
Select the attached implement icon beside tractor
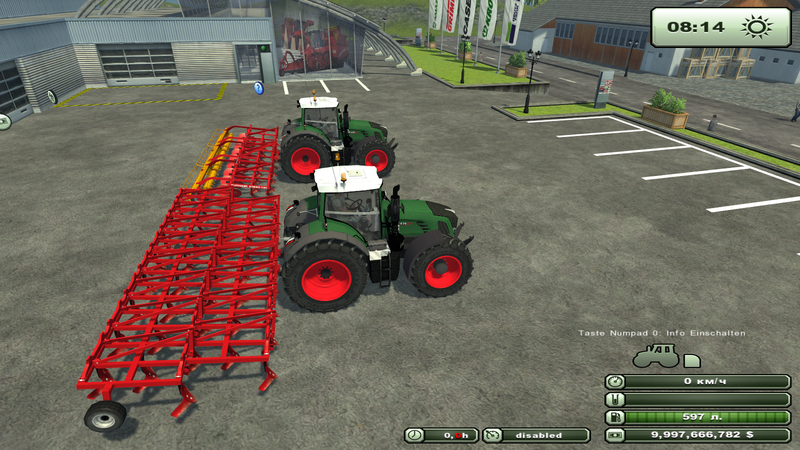pos(691,360)
